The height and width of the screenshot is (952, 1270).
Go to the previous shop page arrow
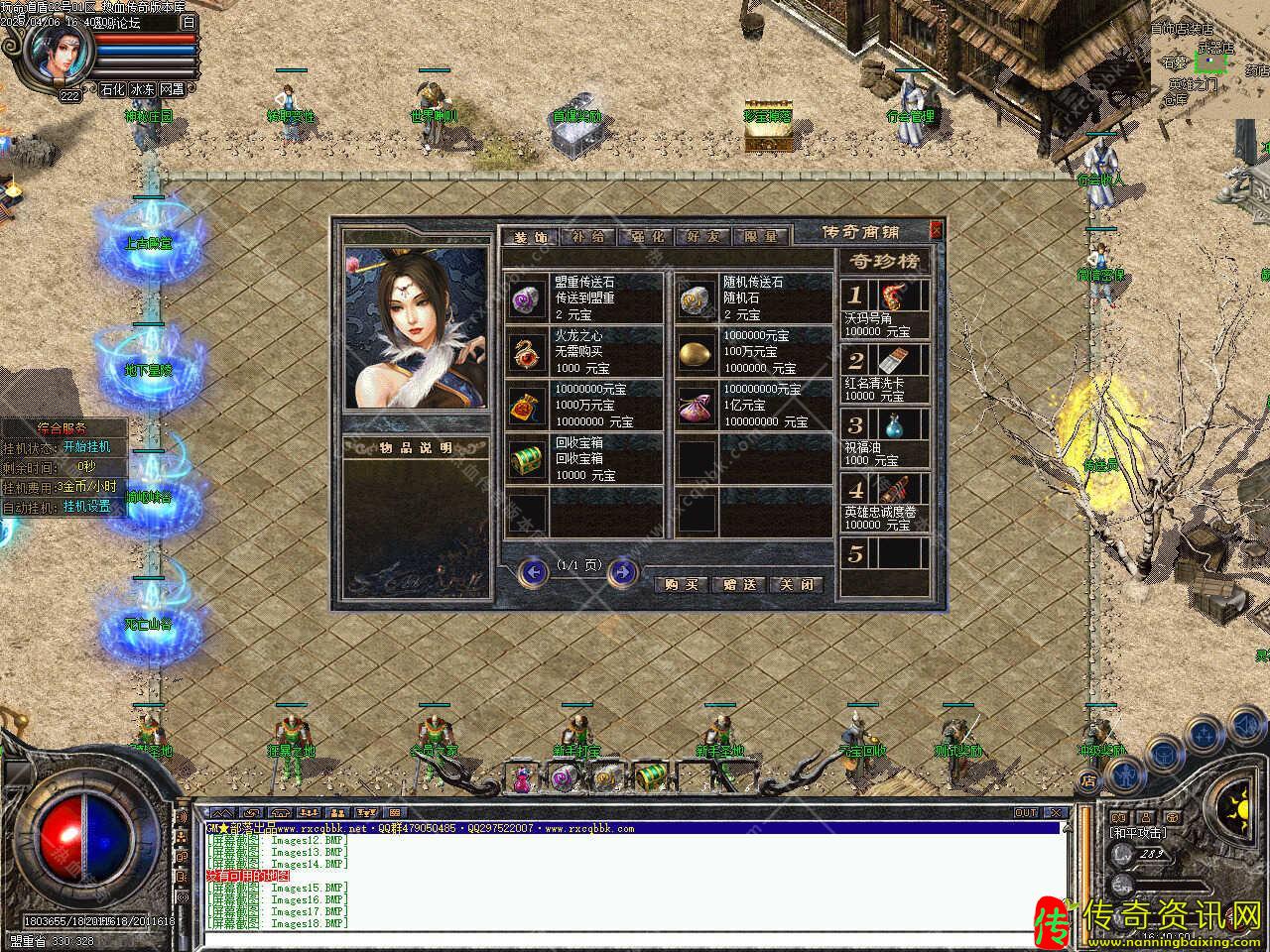534,571
